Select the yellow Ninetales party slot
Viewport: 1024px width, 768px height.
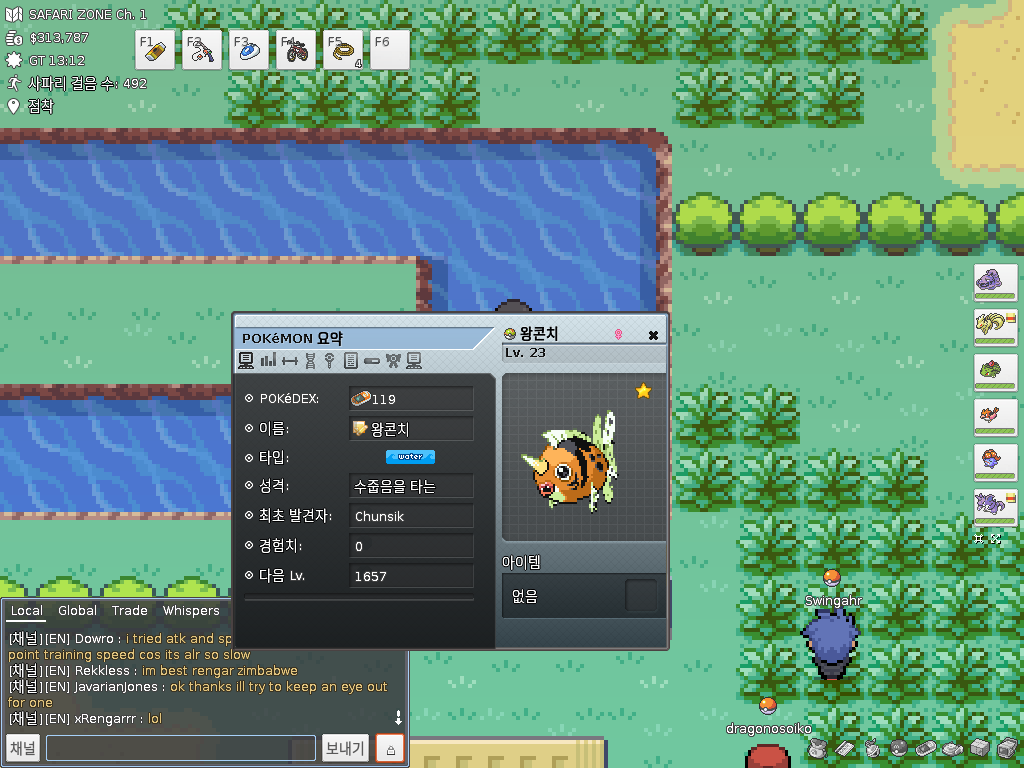pos(995,327)
